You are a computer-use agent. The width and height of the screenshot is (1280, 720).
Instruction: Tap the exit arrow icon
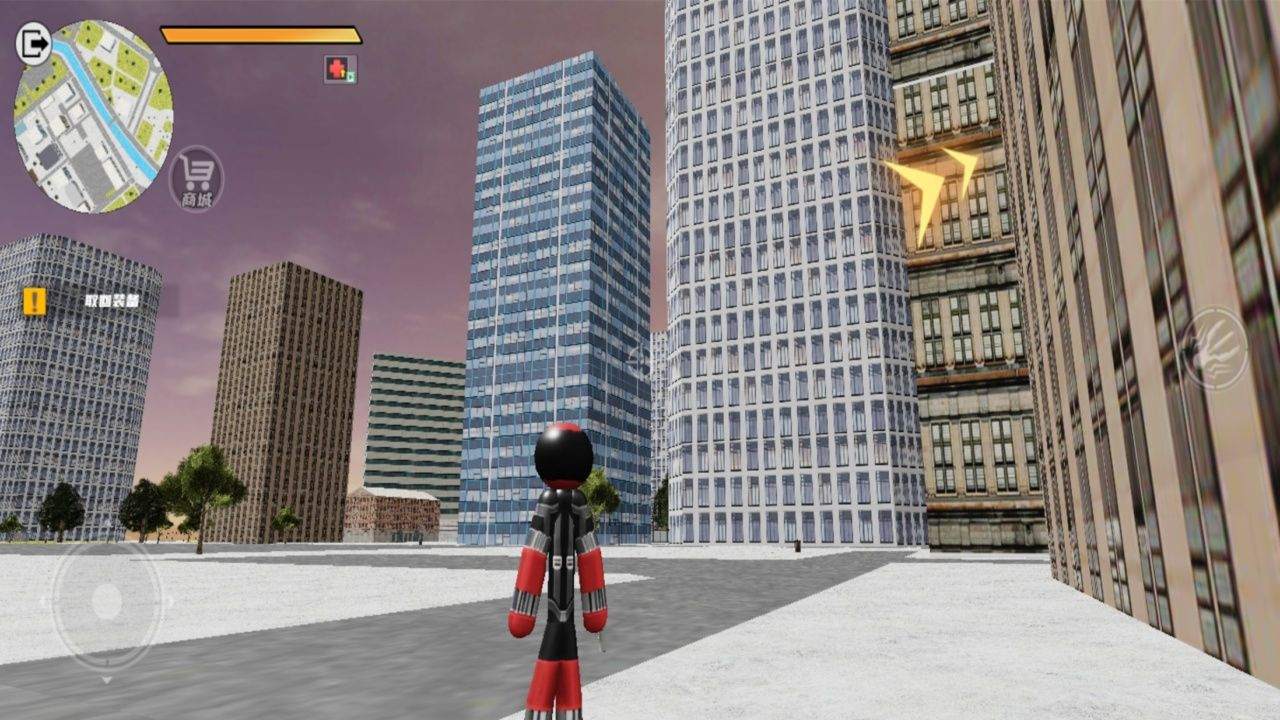(x=34, y=44)
